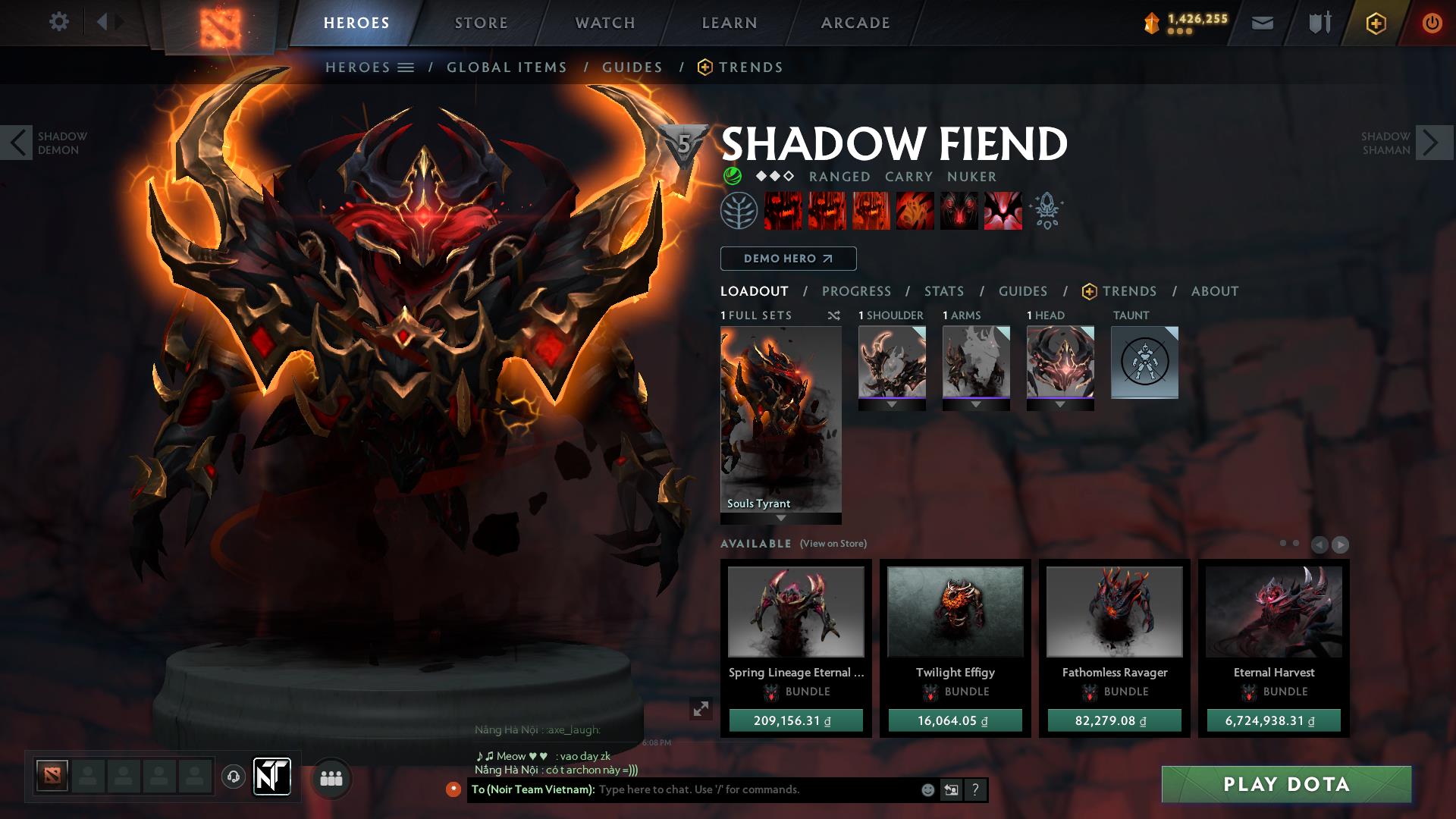Select the Requiem of Souls ability icon

pos(1003,211)
